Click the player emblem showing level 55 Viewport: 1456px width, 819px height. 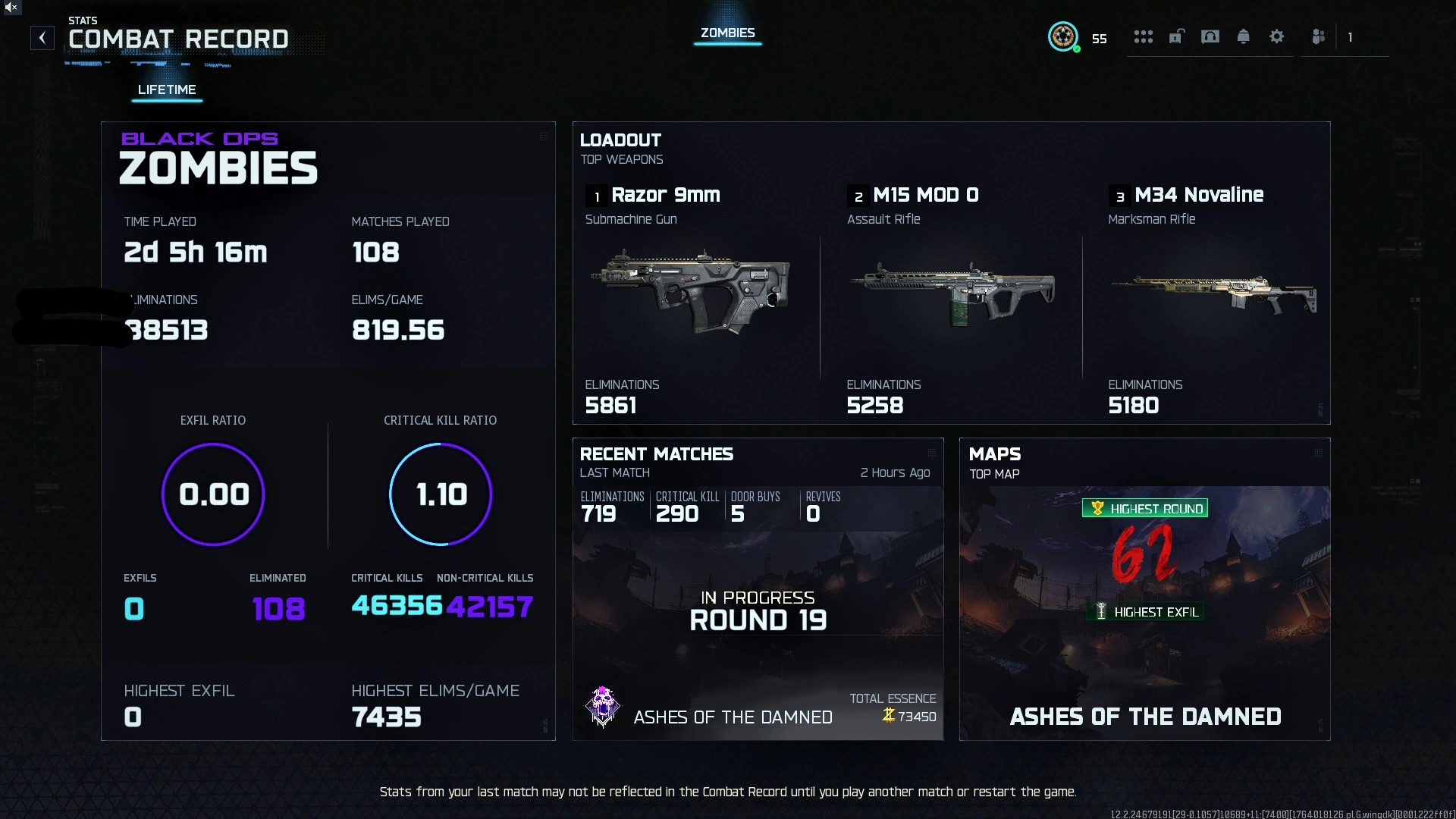point(1064,37)
